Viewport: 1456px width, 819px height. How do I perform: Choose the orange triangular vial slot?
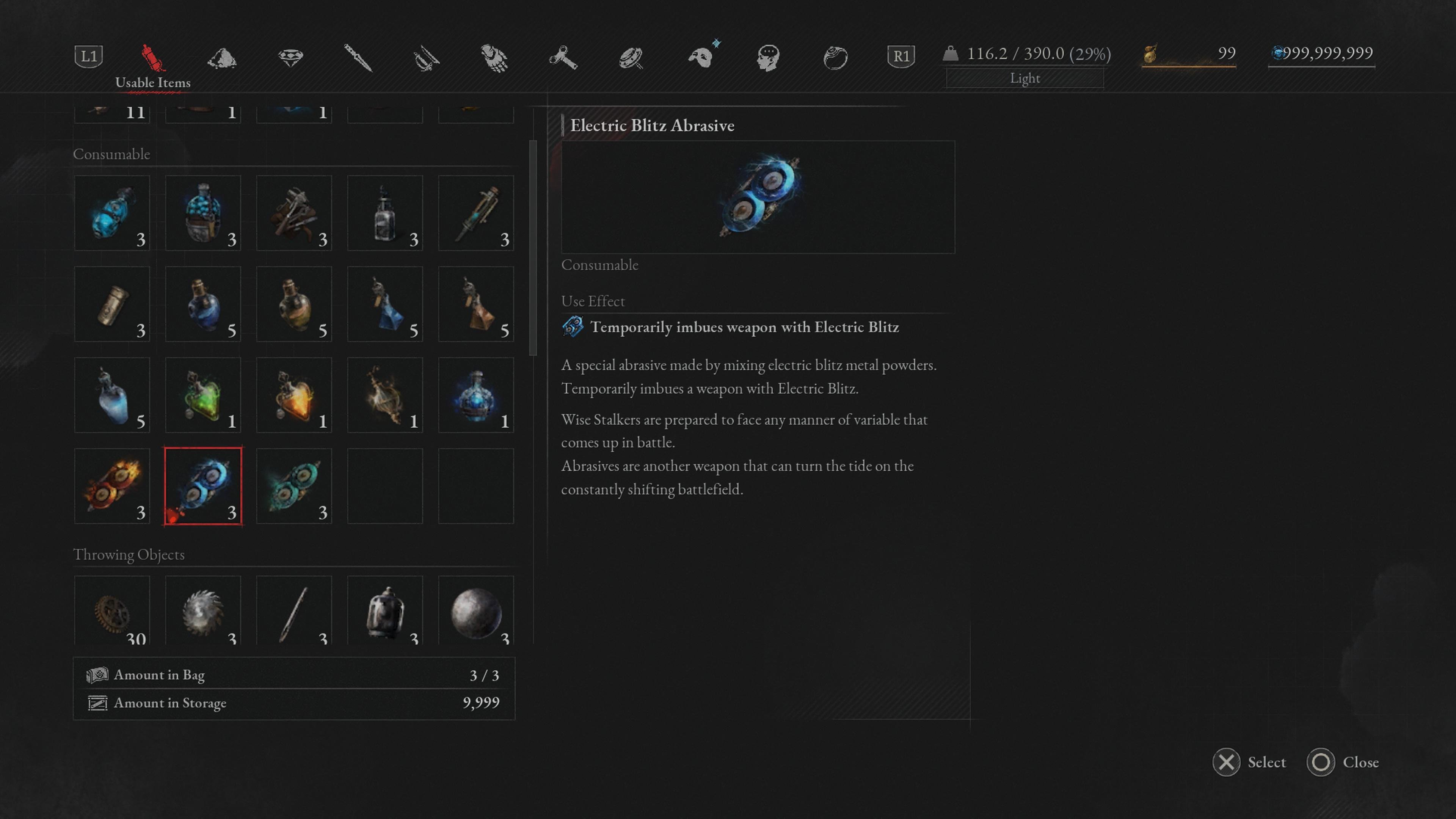(476, 304)
